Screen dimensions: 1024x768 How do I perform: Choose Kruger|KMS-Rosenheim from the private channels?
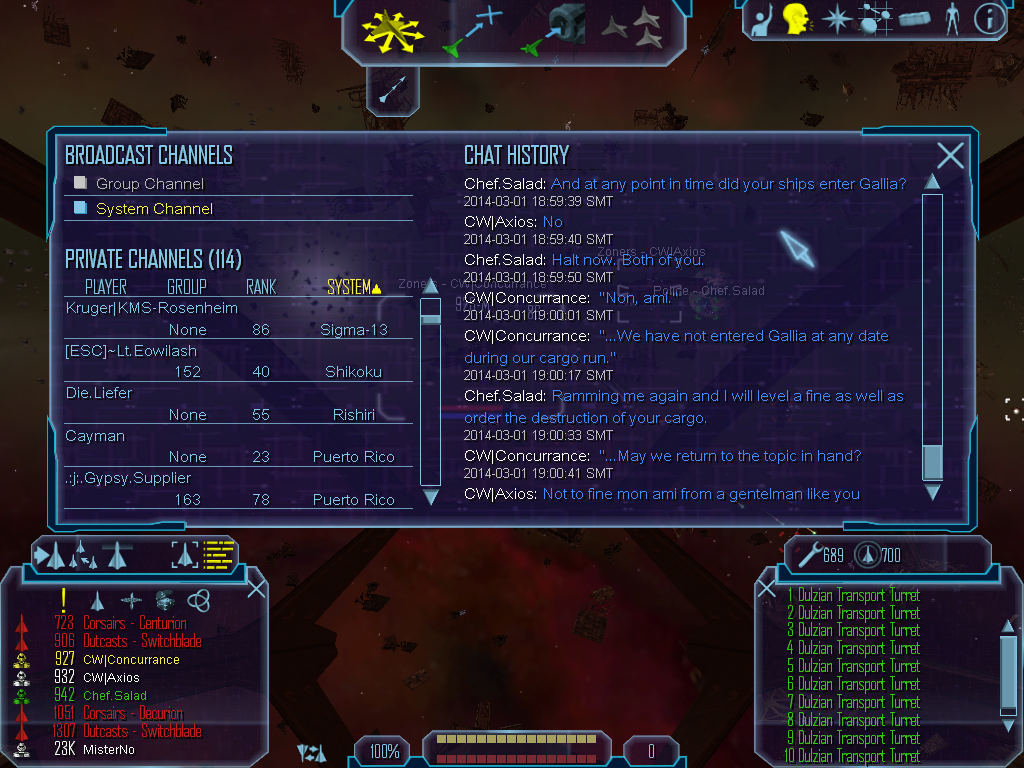(151, 308)
